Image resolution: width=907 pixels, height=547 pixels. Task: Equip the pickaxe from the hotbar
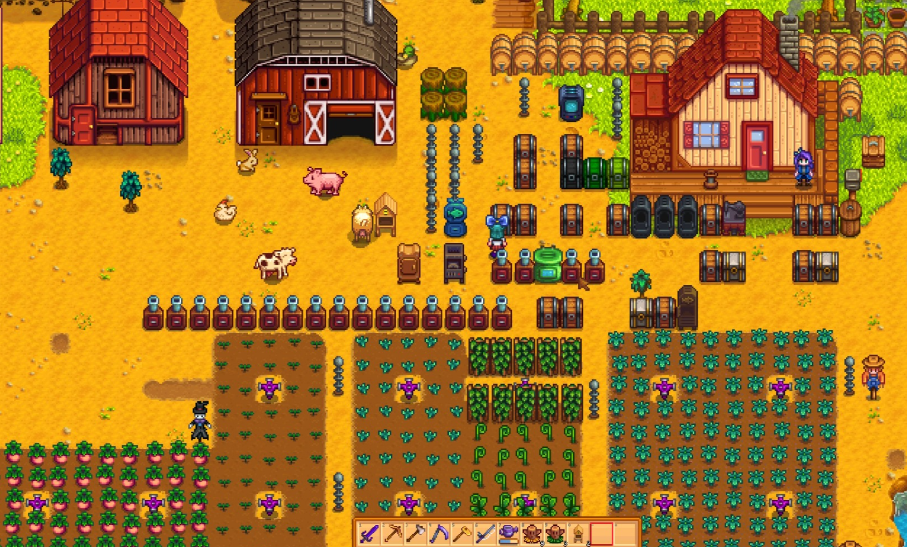pyautogui.click(x=393, y=533)
